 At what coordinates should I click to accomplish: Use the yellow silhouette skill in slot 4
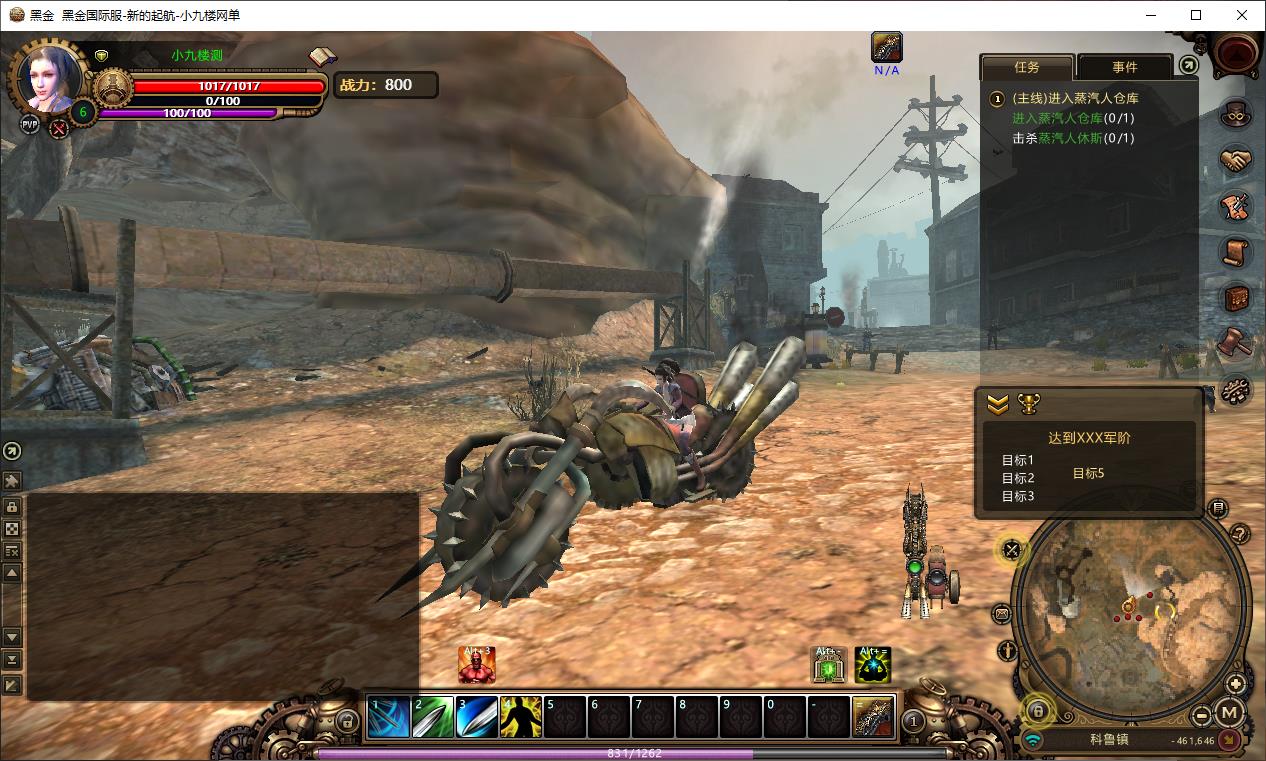point(521,717)
